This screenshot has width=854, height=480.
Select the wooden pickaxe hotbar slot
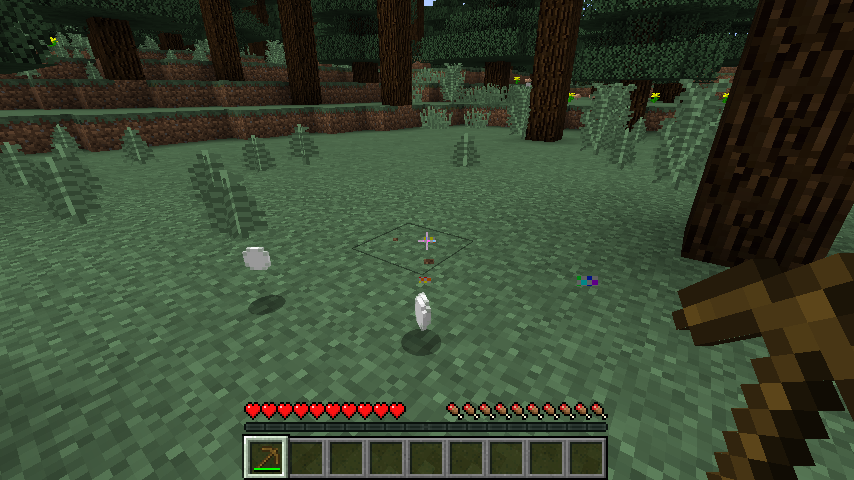[x=266, y=457]
